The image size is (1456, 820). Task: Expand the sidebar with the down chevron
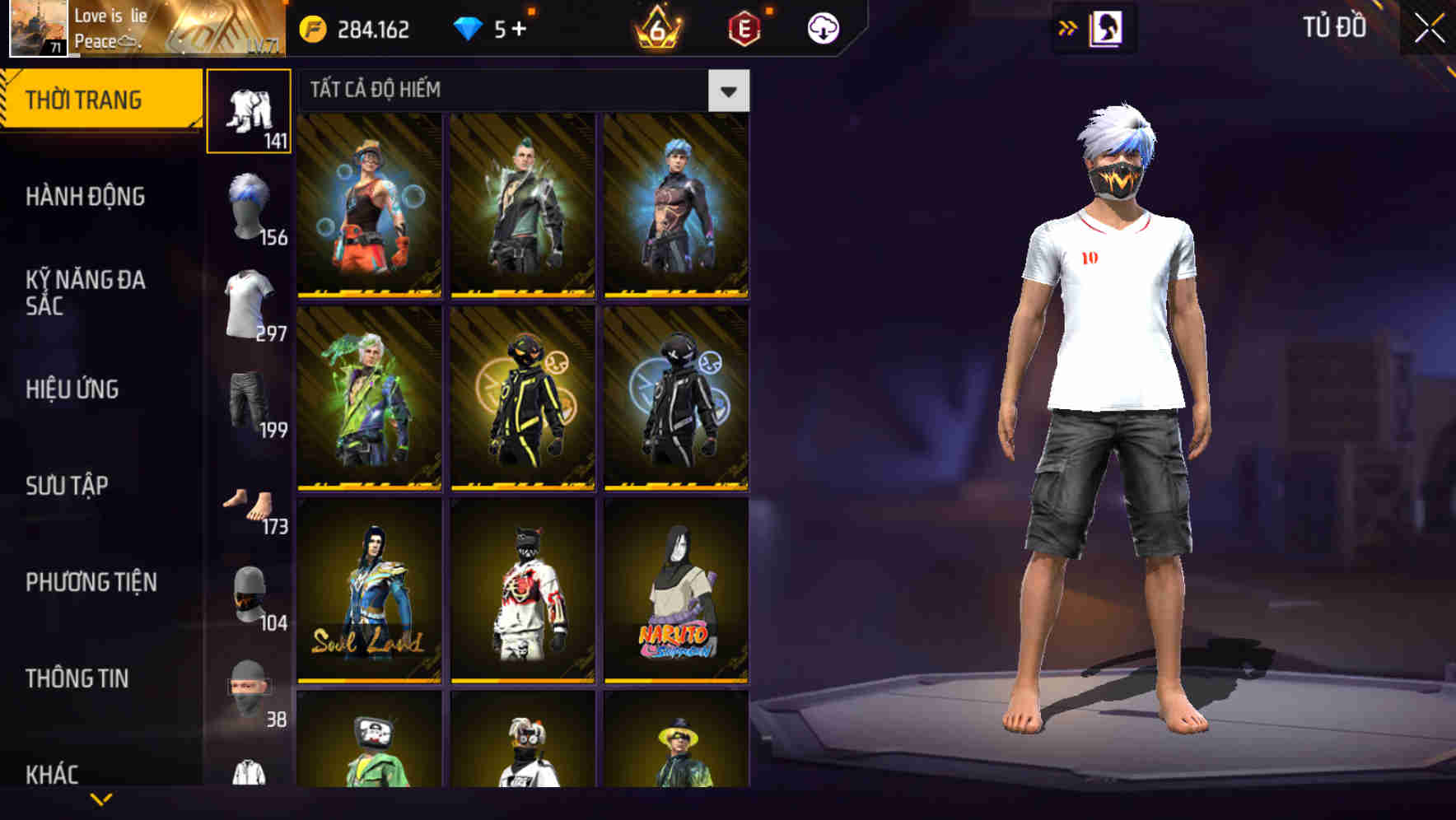(101, 797)
